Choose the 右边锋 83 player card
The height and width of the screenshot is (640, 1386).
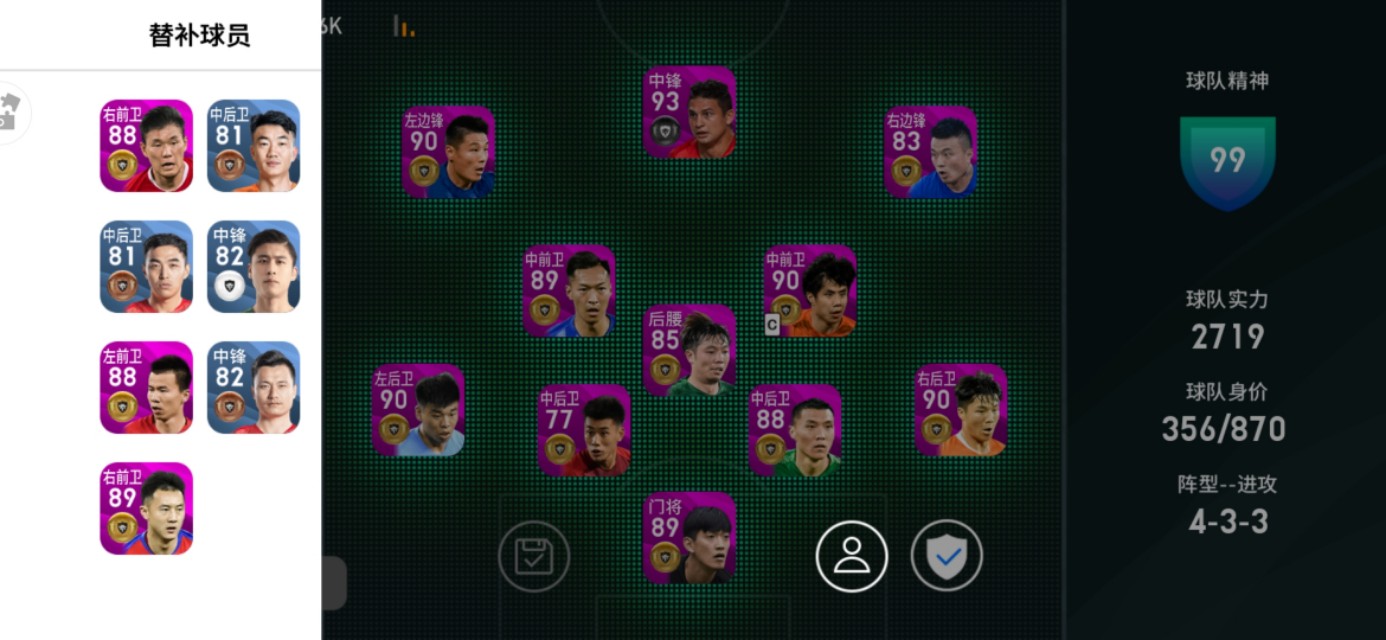[930, 152]
